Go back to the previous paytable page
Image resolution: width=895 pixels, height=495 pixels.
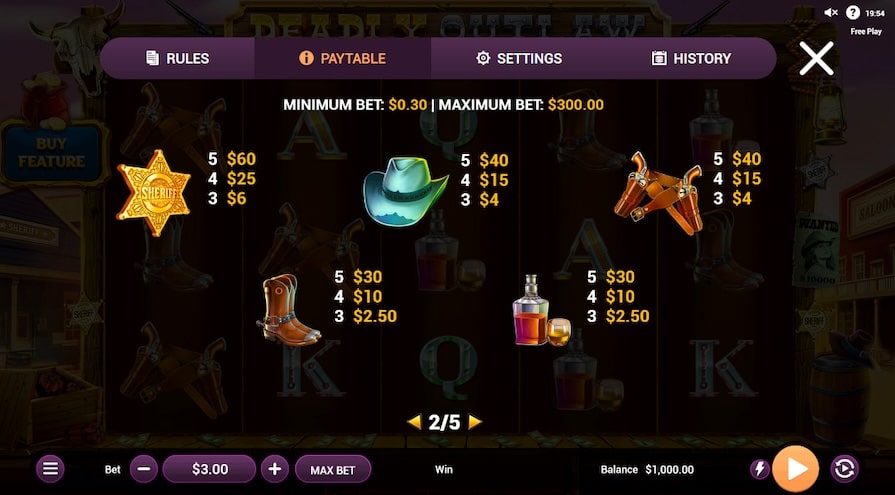pos(414,422)
